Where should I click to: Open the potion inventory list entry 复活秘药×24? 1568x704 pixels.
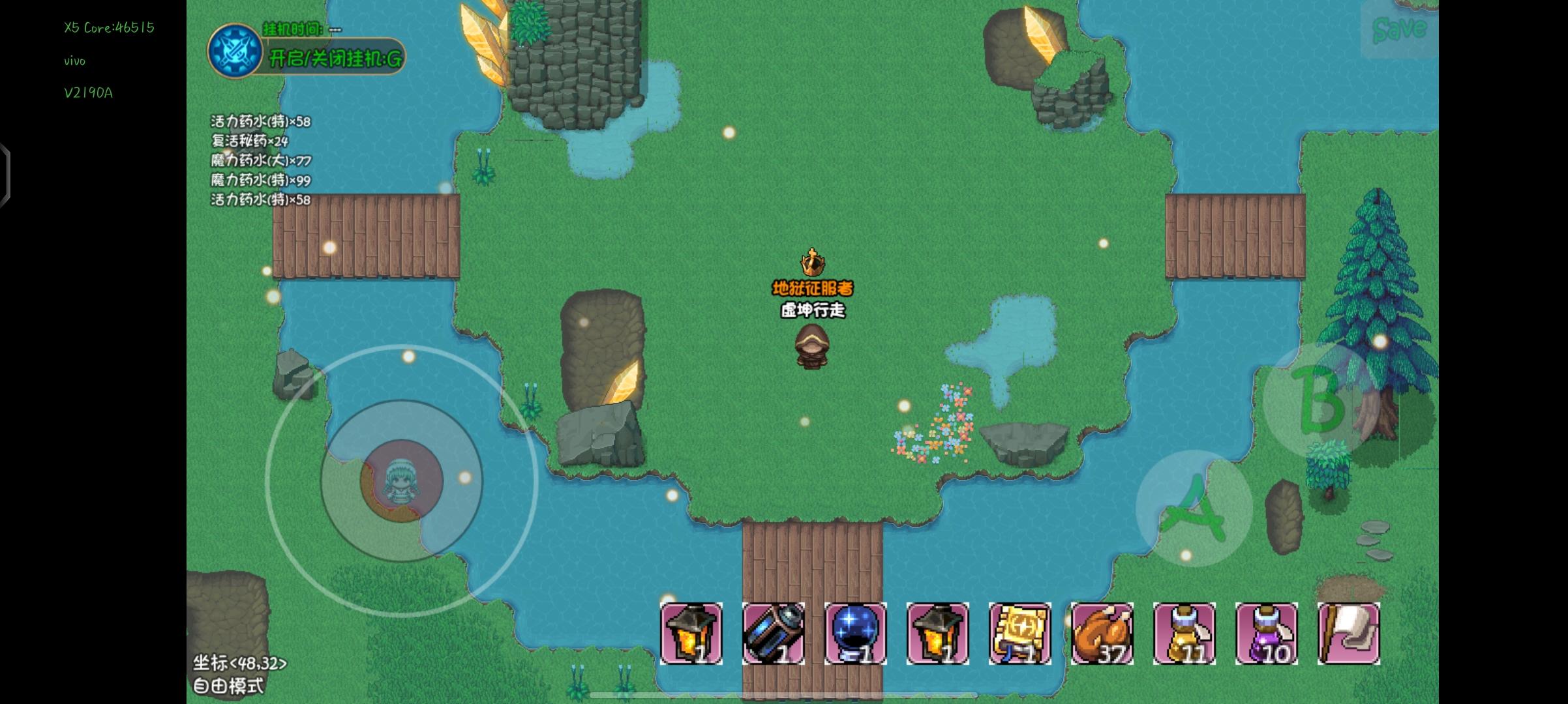click(248, 141)
